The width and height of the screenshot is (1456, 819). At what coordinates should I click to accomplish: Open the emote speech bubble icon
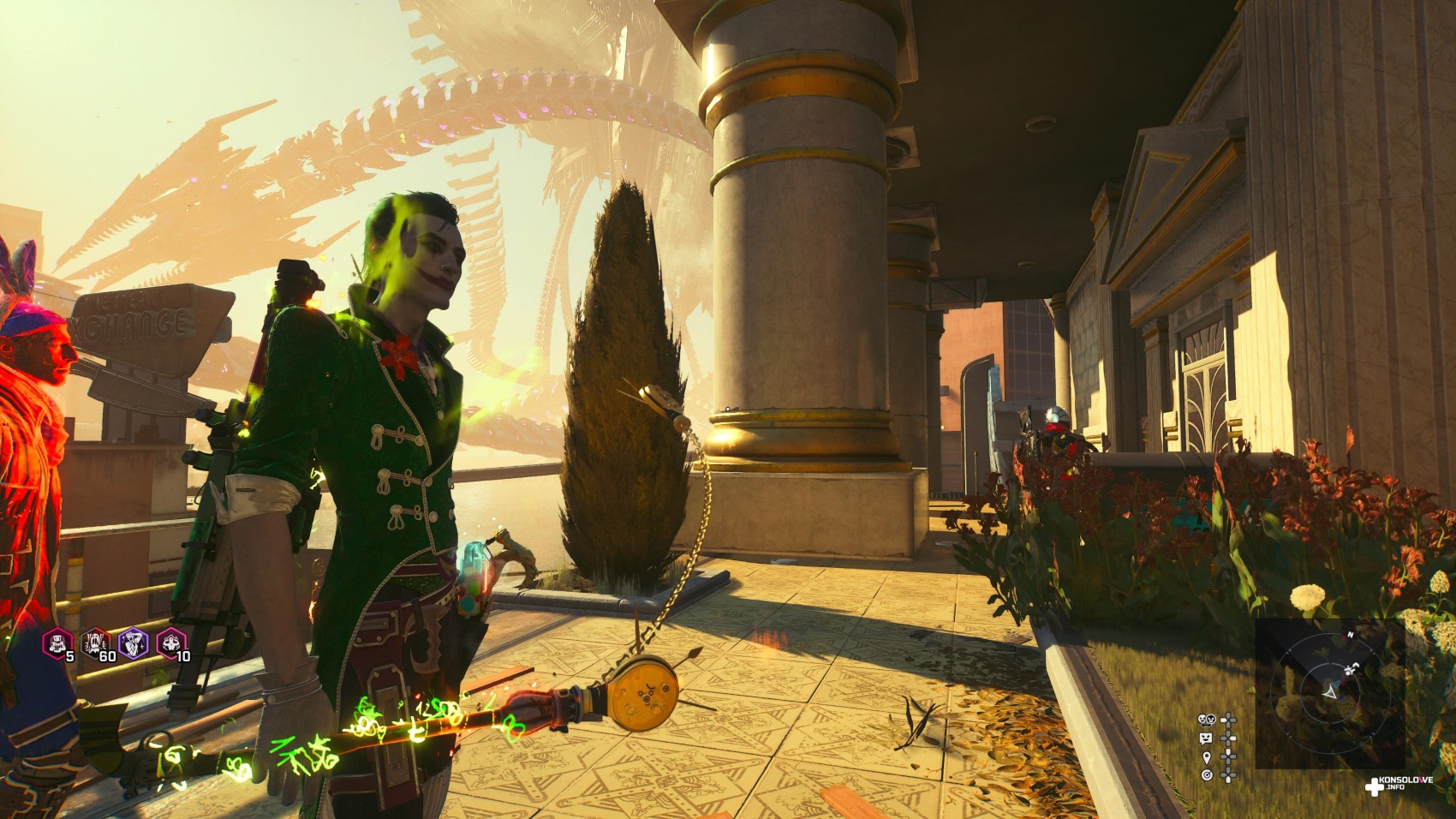[x=1207, y=738]
